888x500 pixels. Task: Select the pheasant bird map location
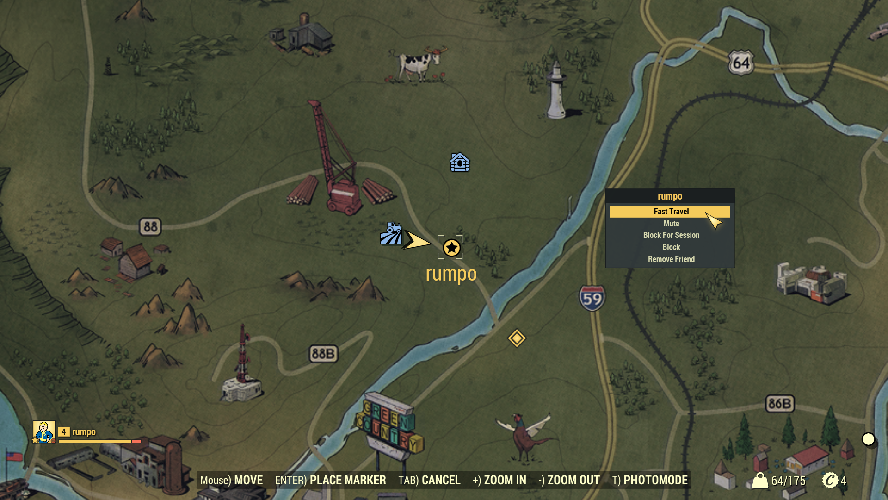pos(524,431)
